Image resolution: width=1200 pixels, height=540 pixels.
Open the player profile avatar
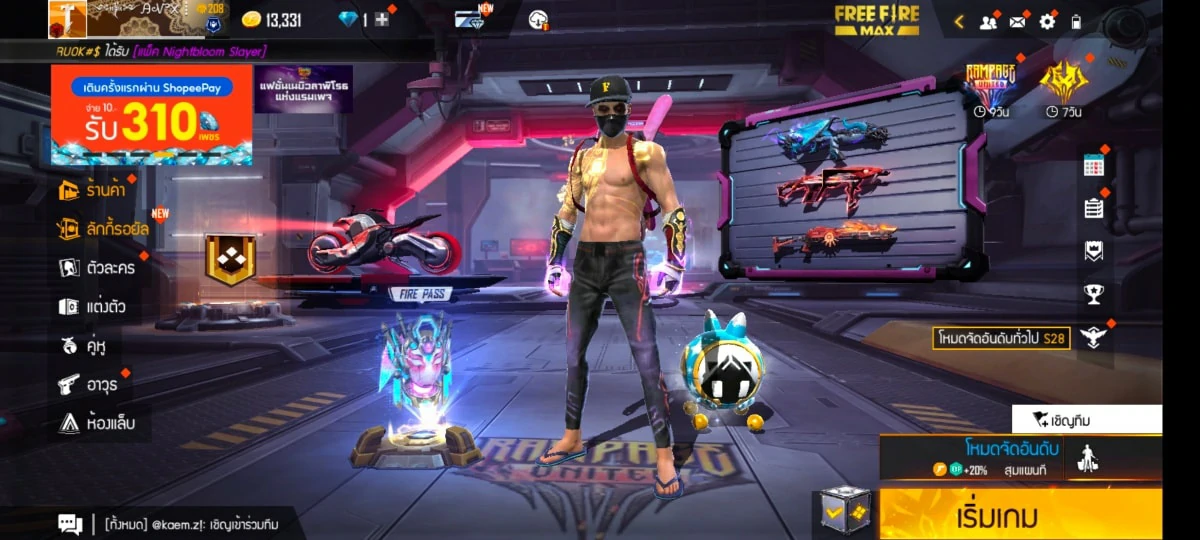[67, 19]
